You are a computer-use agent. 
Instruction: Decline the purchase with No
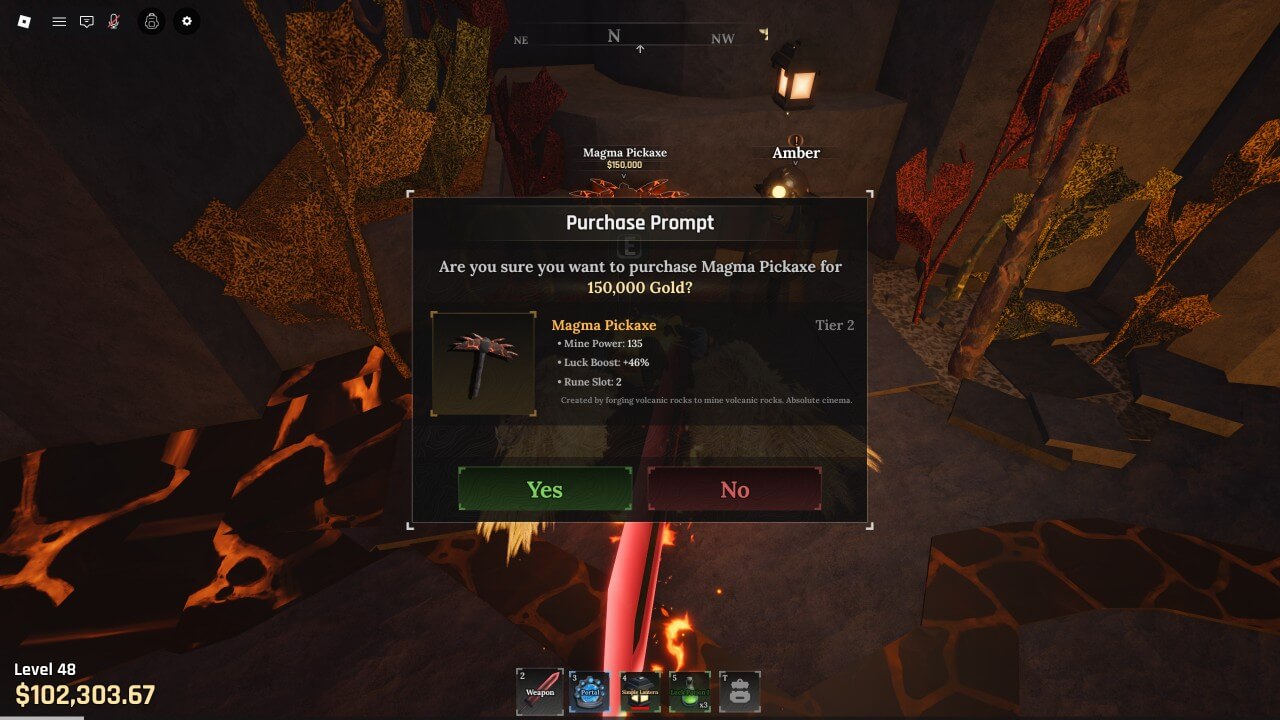pos(735,489)
